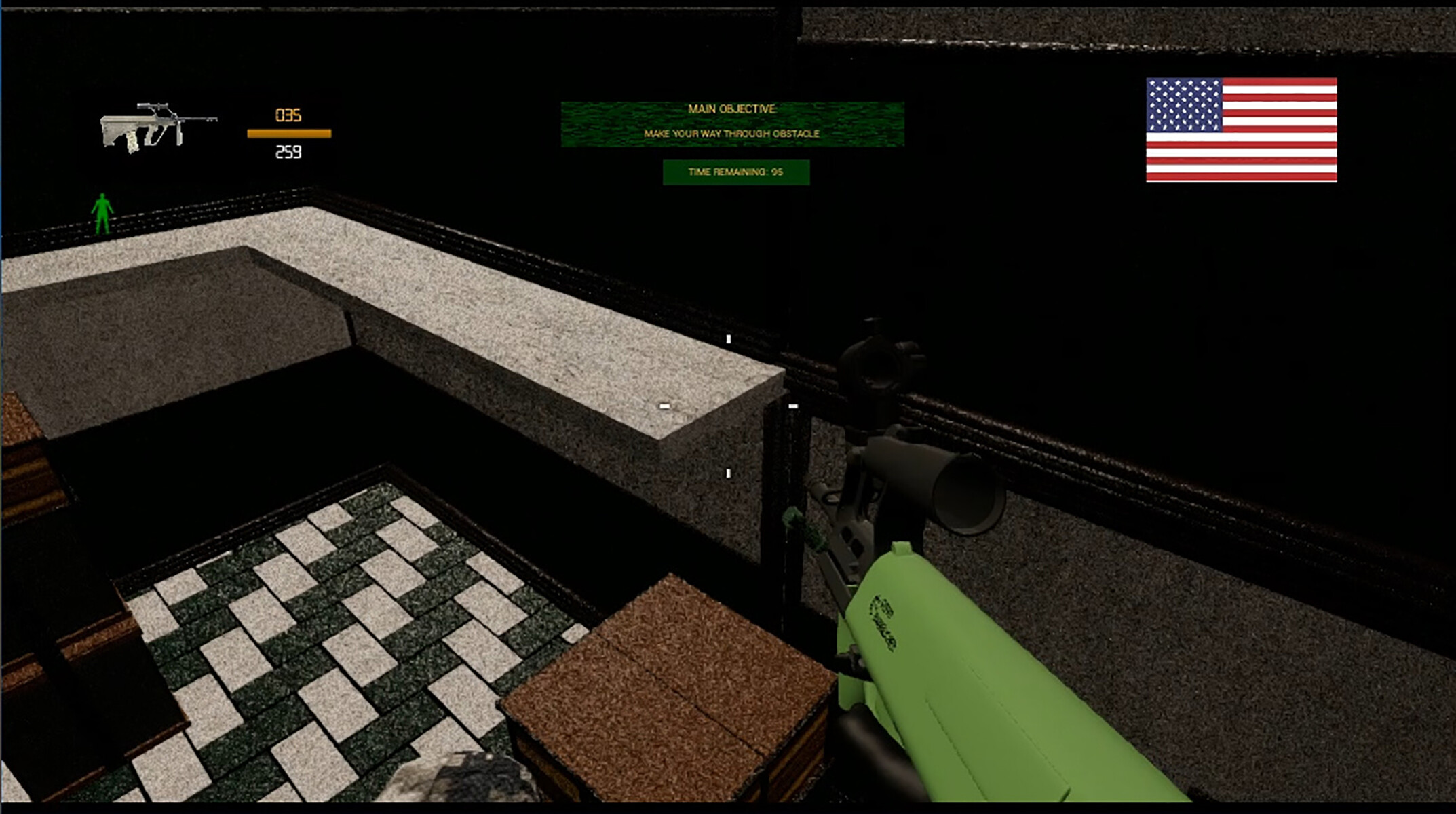Expand the soldier stance indicator options
The image size is (1456, 814).
pos(102,214)
